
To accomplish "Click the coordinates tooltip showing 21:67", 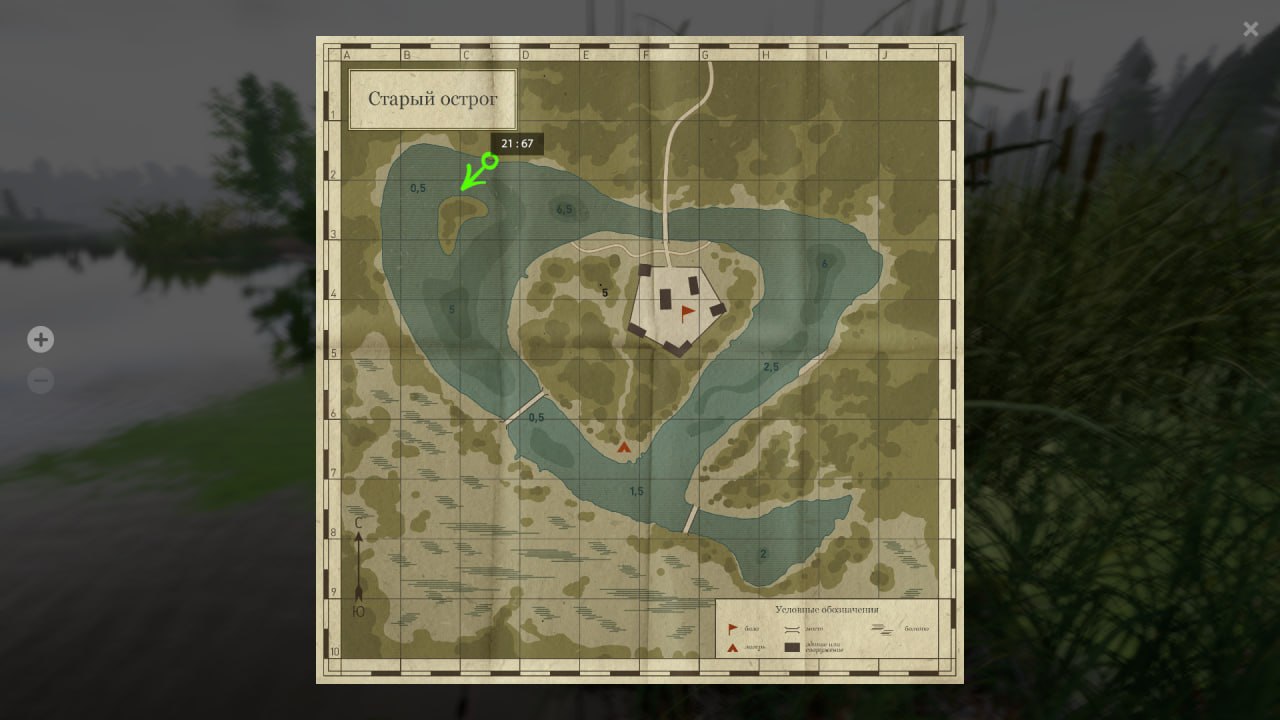I will (518, 143).
